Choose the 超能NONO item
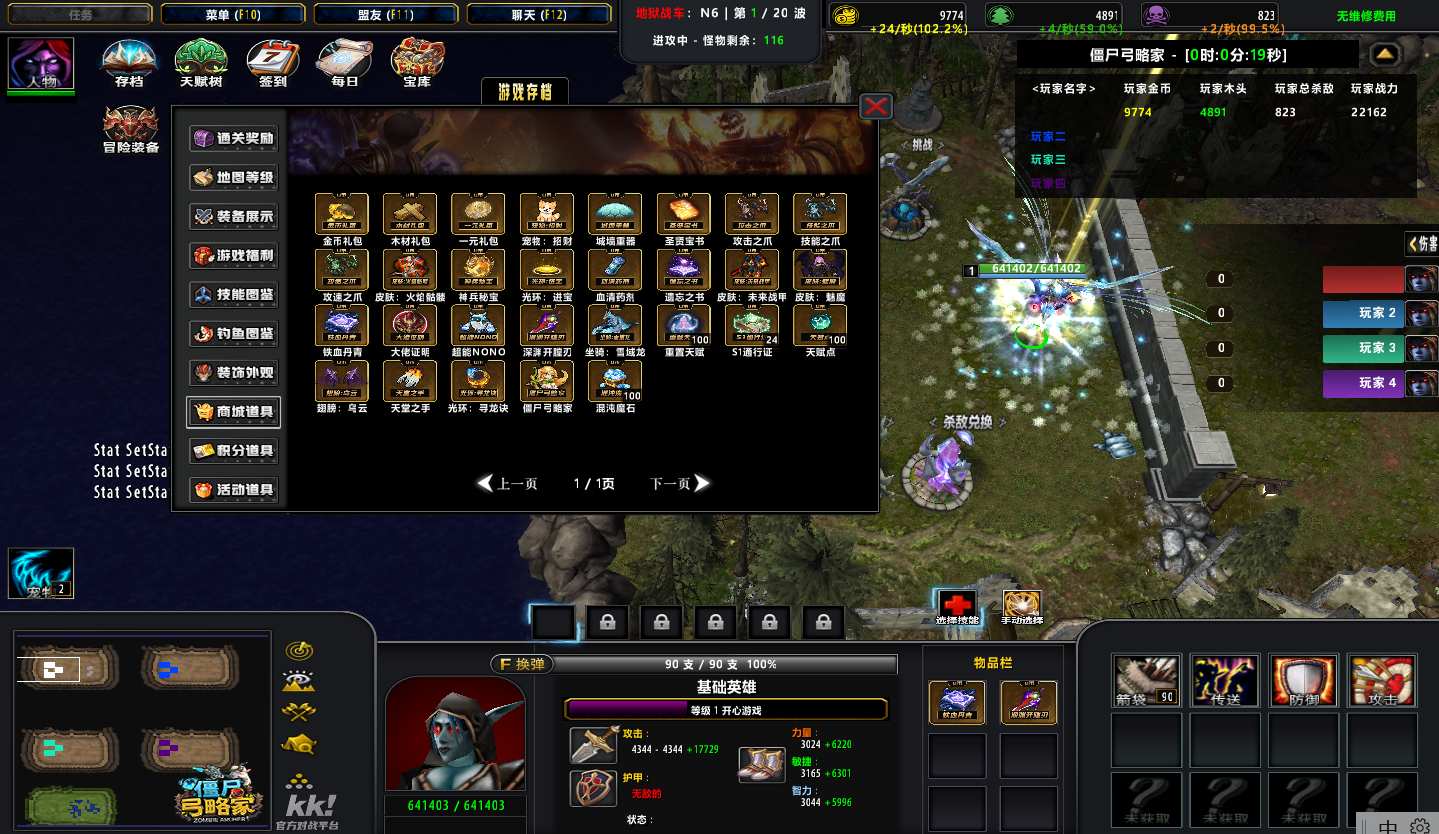Image resolution: width=1439 pixels, height=834 pixels. click(x=479, y=326)
